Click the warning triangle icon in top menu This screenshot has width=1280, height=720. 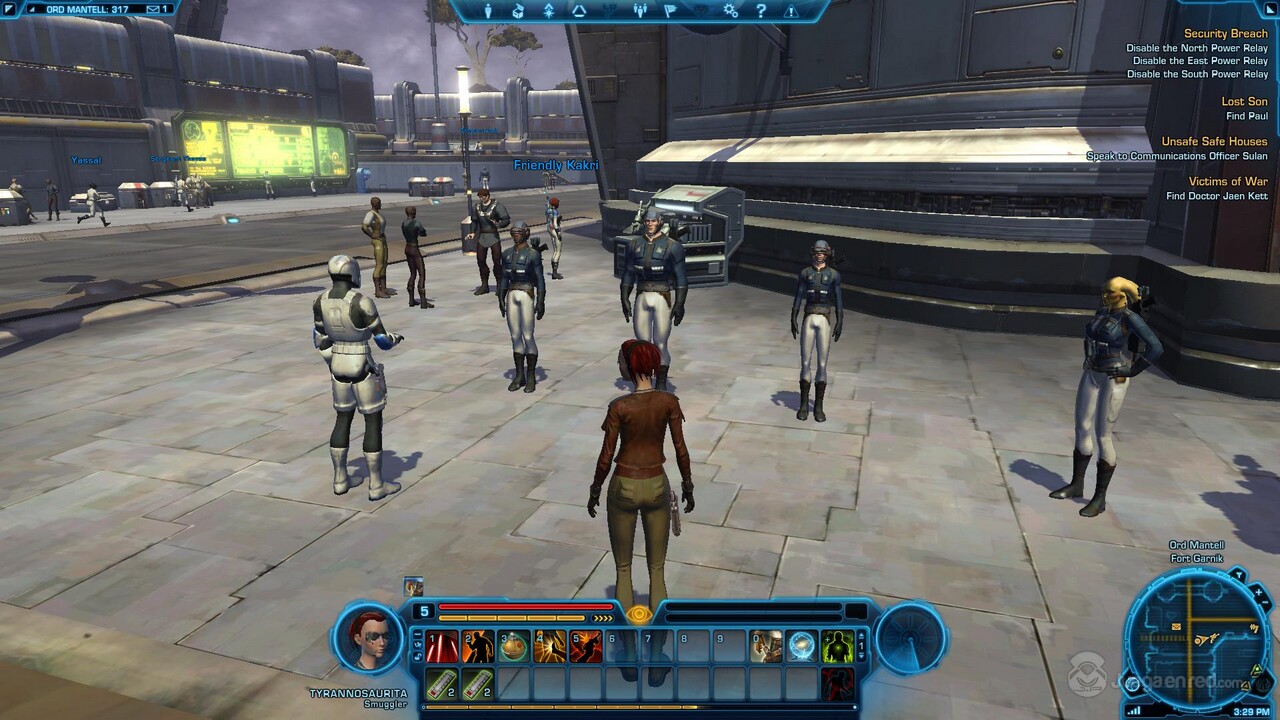(791, 11)
